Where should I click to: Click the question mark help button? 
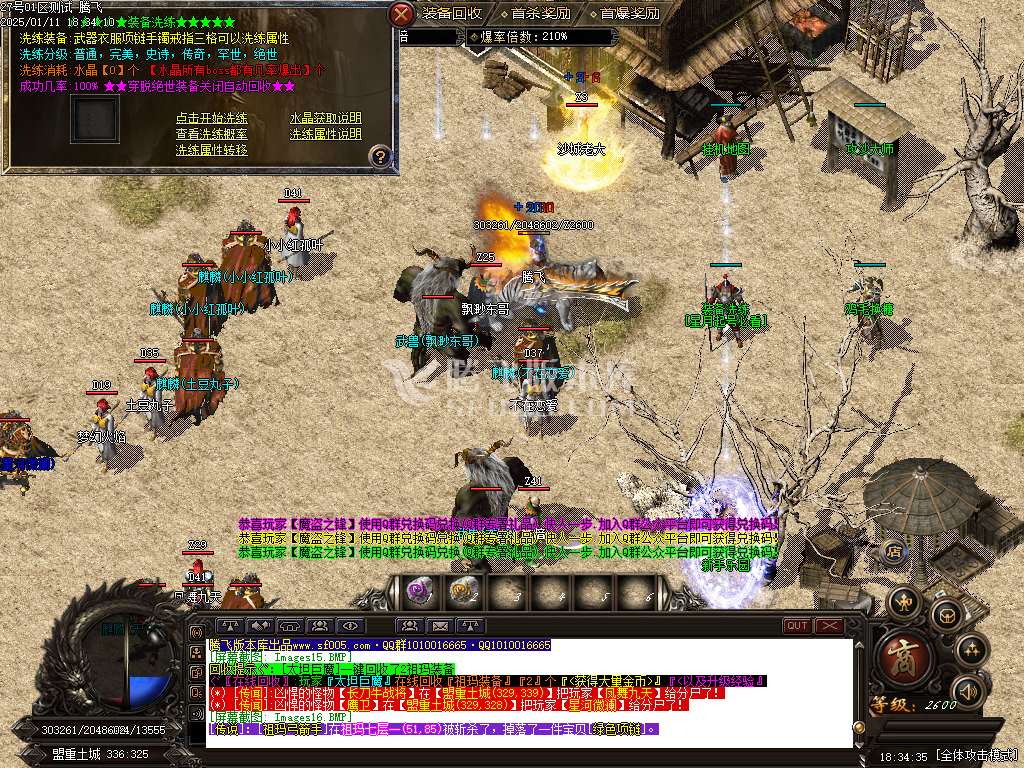point(380,156)
